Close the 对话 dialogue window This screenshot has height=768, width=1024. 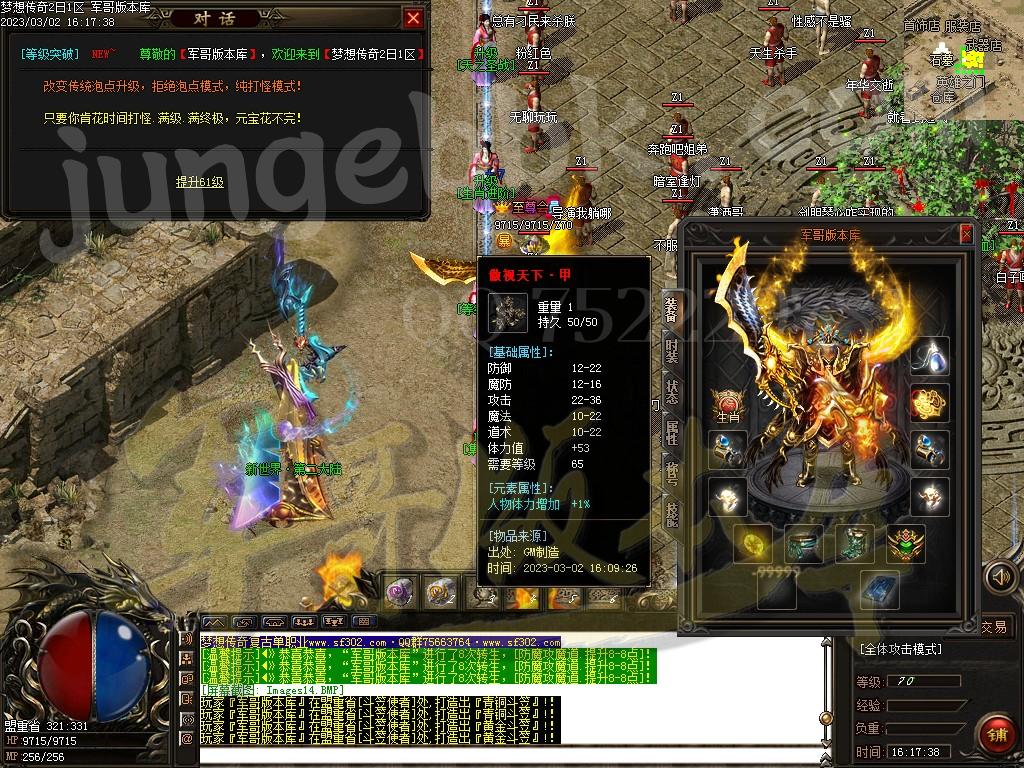point(413,18)
